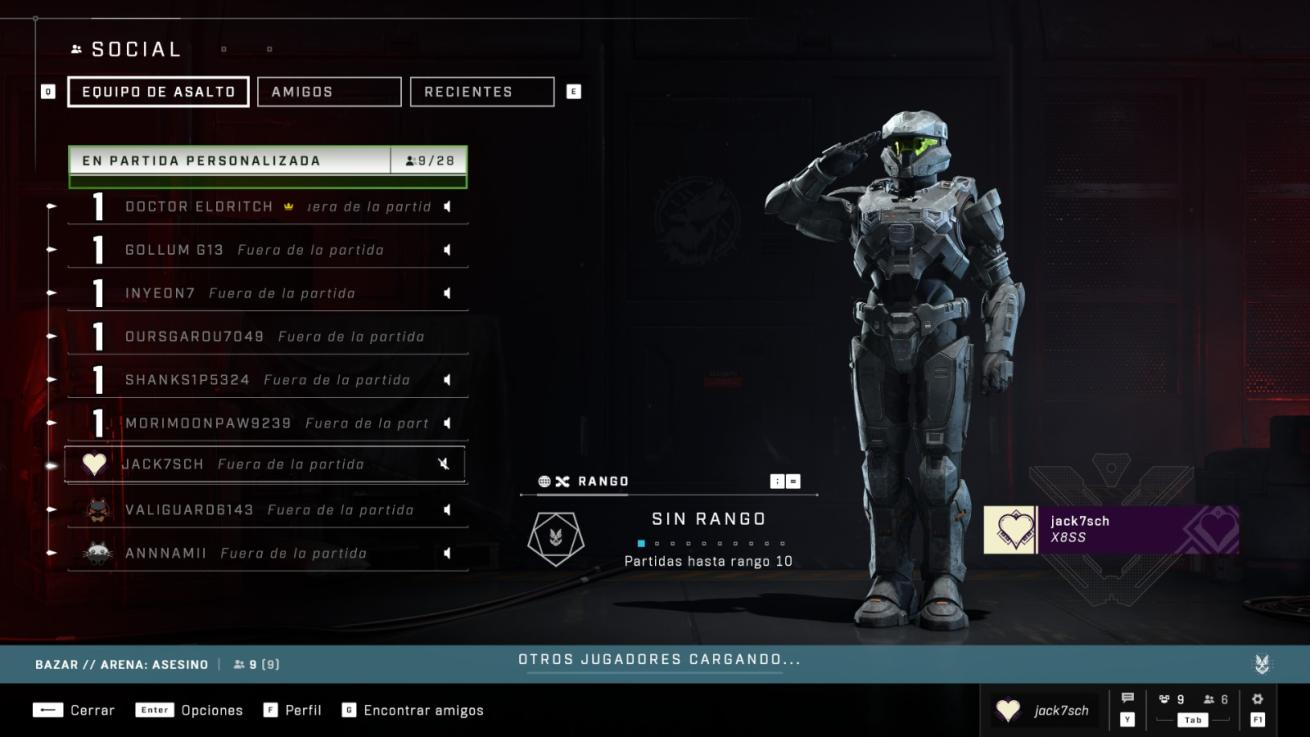View the selected player's Perfil
The width and height of the screenshot is (1310, 737).
293,710
